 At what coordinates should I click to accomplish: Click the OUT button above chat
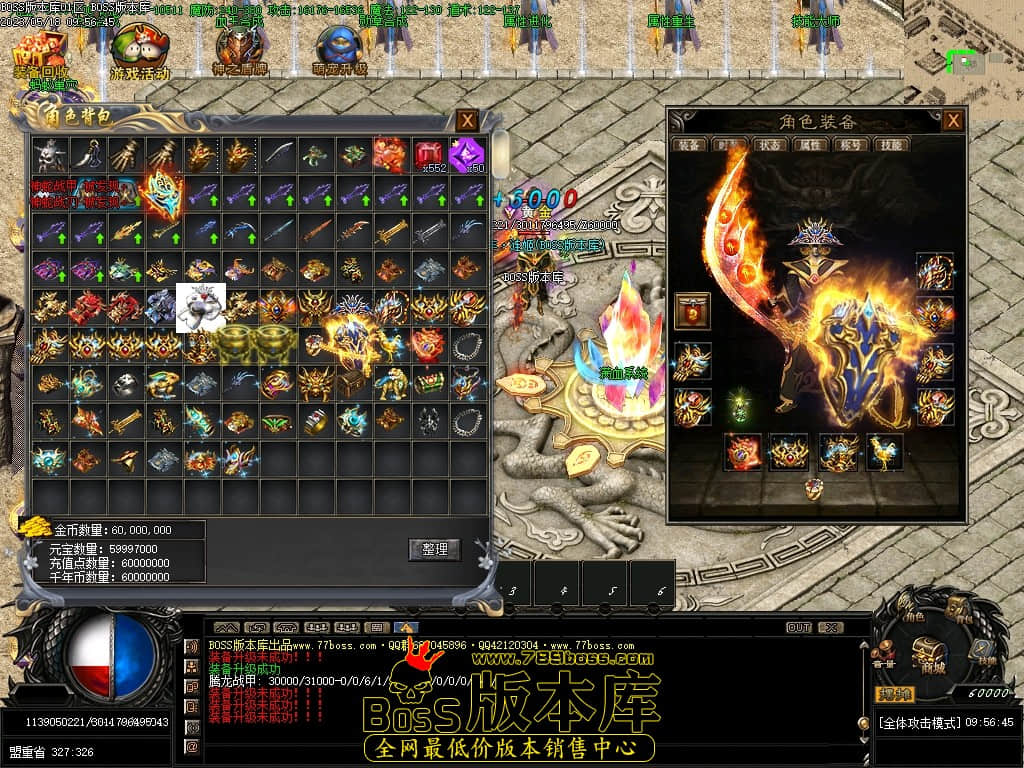(798, 628)
